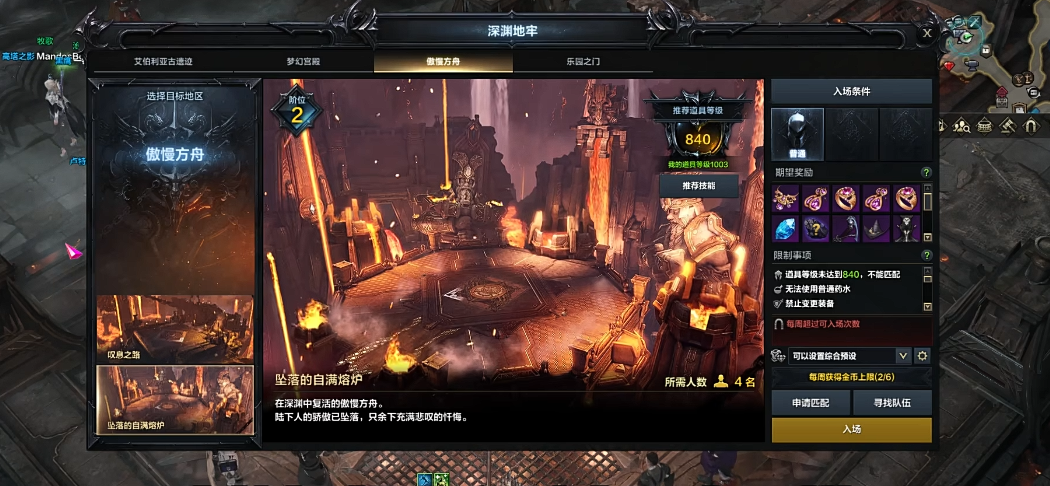Enter the dungeon with the 入场 button

click(851, 429)
